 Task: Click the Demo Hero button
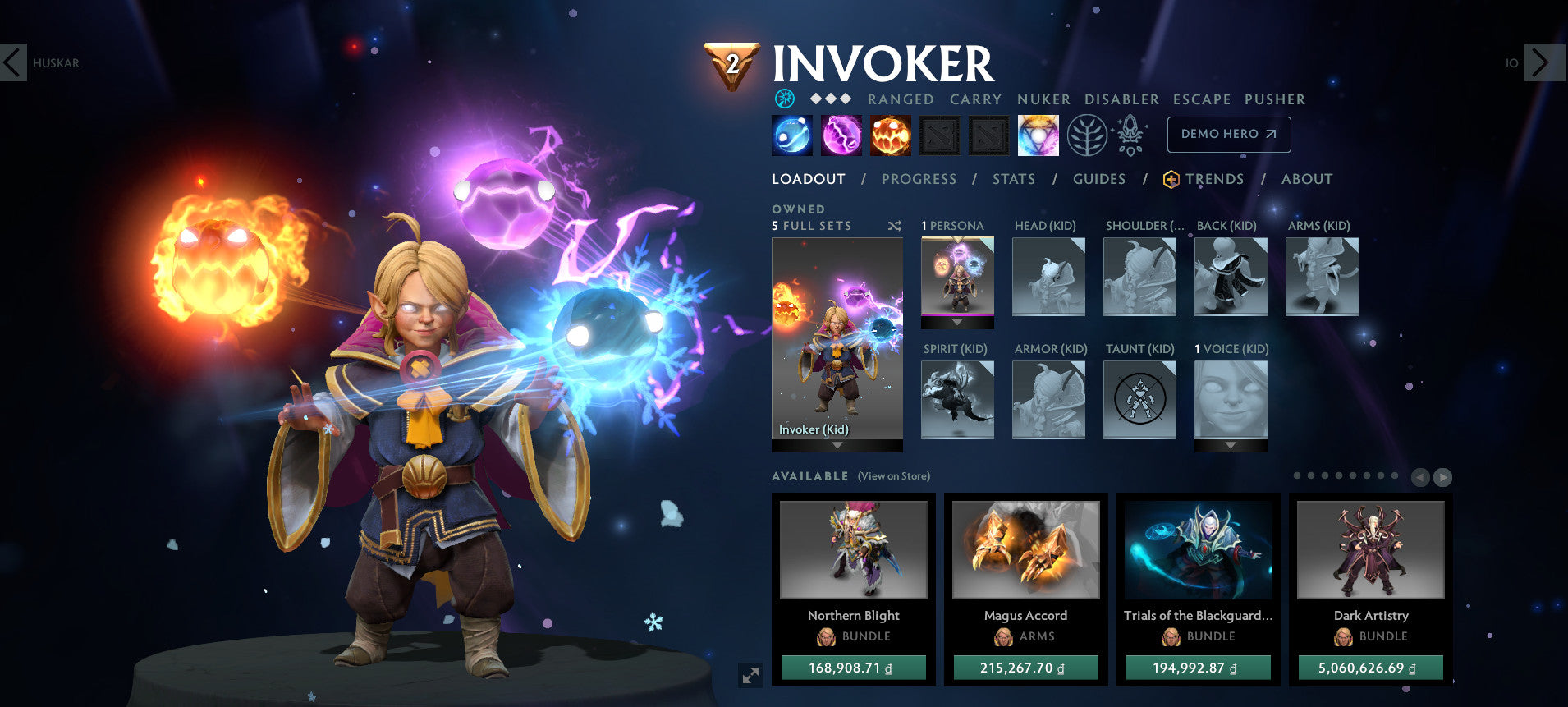[1228, 134]
